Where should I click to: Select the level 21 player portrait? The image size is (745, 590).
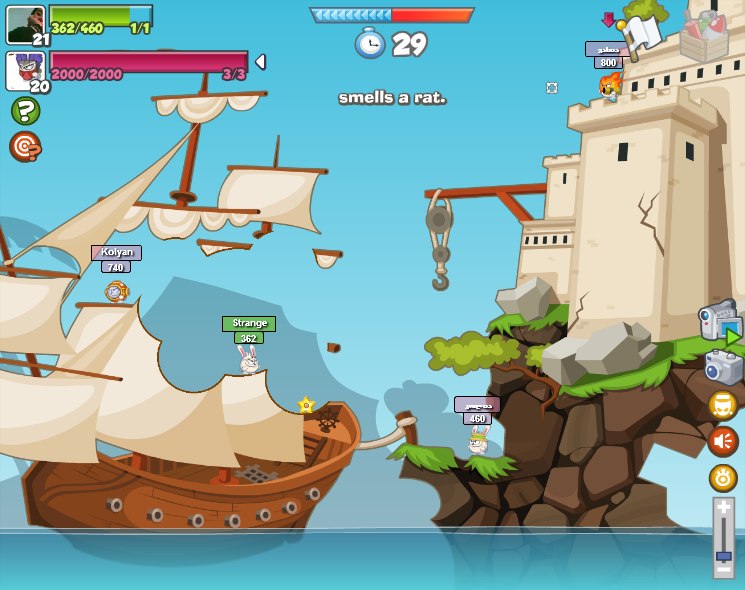25,24
